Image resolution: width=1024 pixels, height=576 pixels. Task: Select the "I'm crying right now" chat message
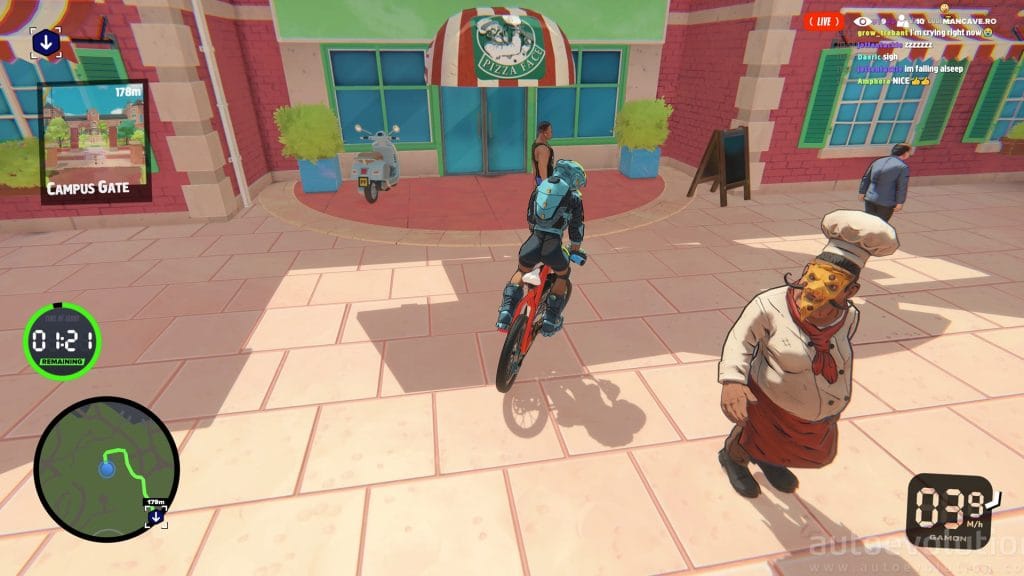pos(924,33)
